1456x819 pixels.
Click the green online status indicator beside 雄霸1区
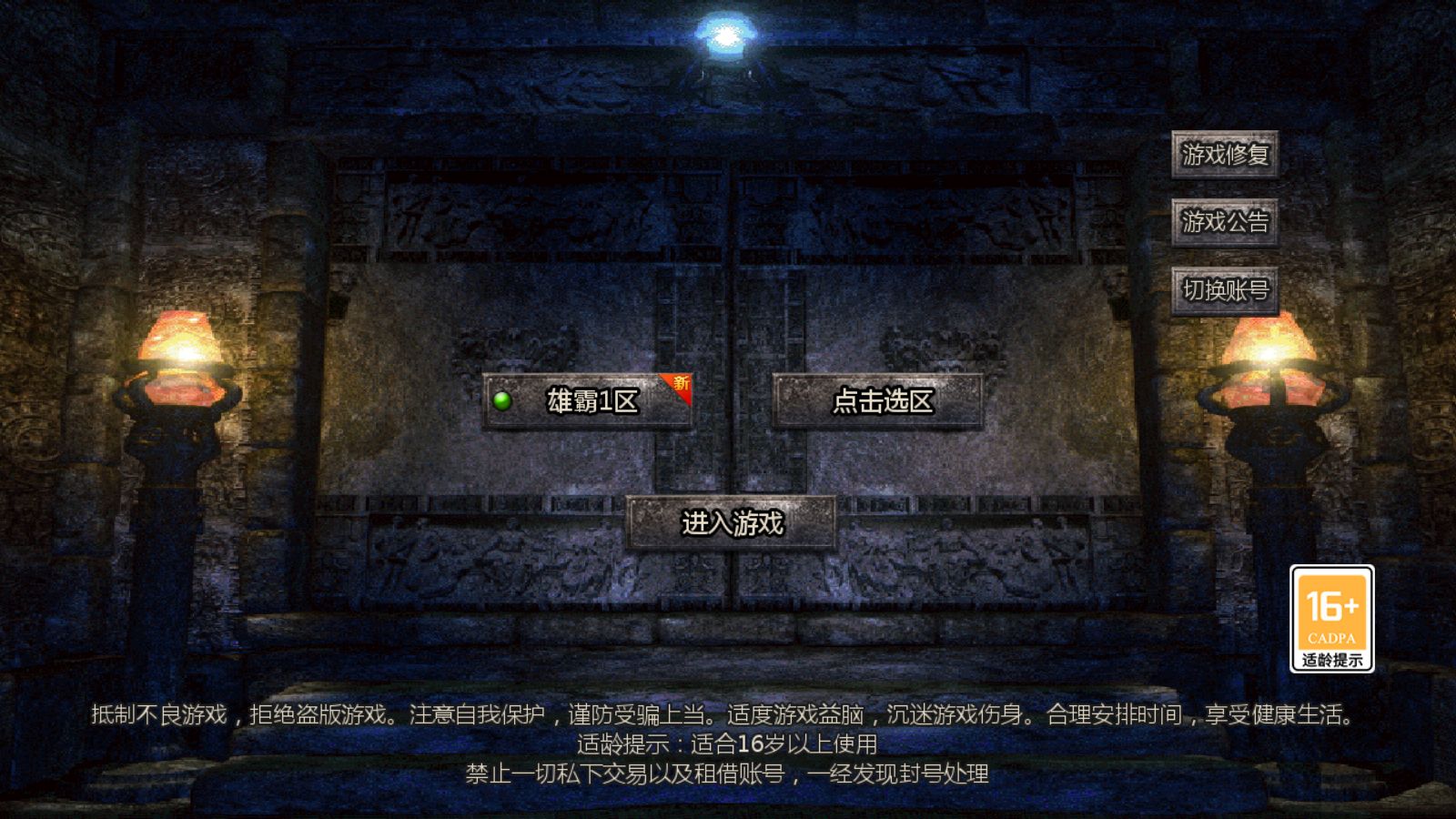coord(501,400)
